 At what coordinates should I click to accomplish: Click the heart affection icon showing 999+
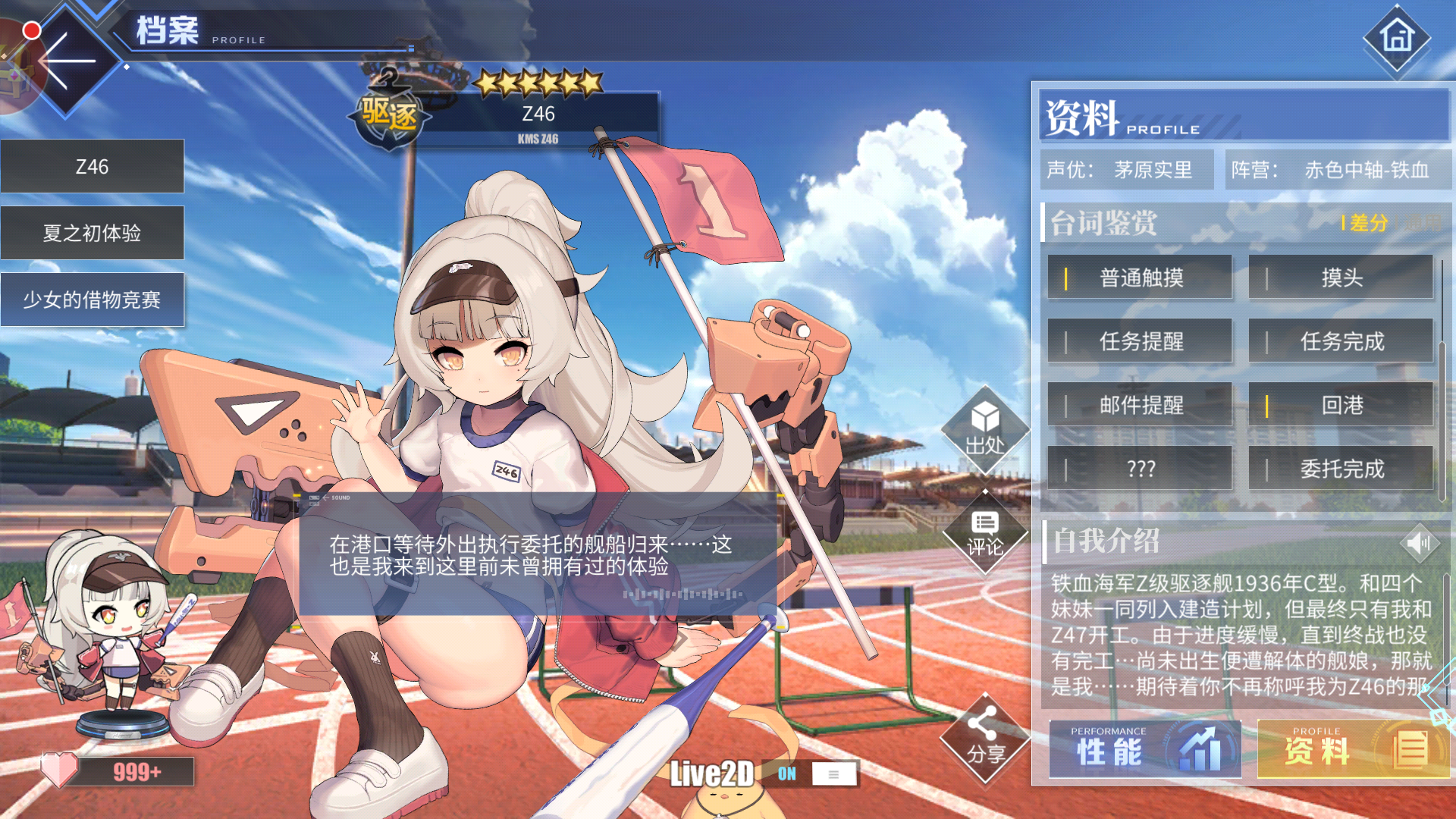point(61,770)
